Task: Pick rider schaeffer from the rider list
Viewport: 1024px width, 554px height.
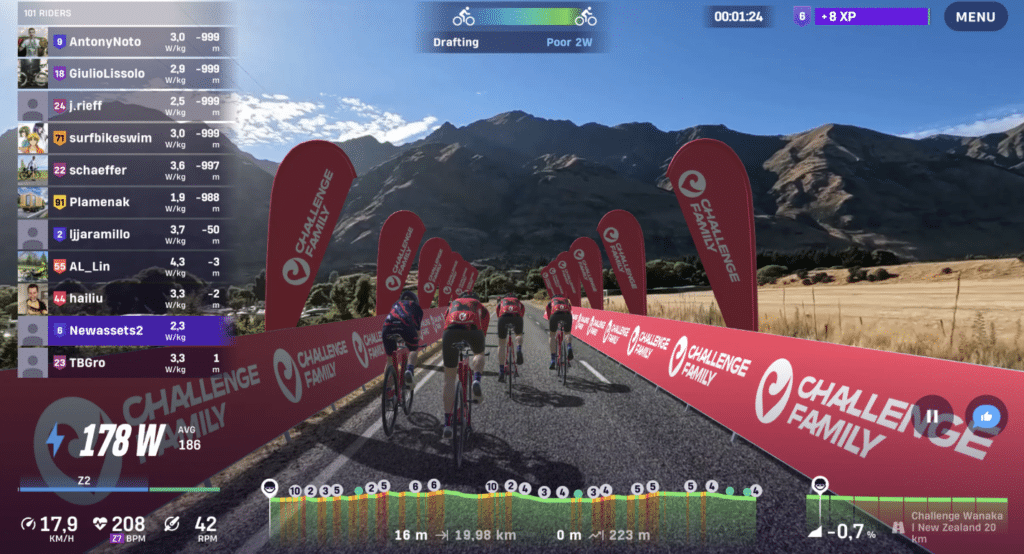Action: pos(125,170)
